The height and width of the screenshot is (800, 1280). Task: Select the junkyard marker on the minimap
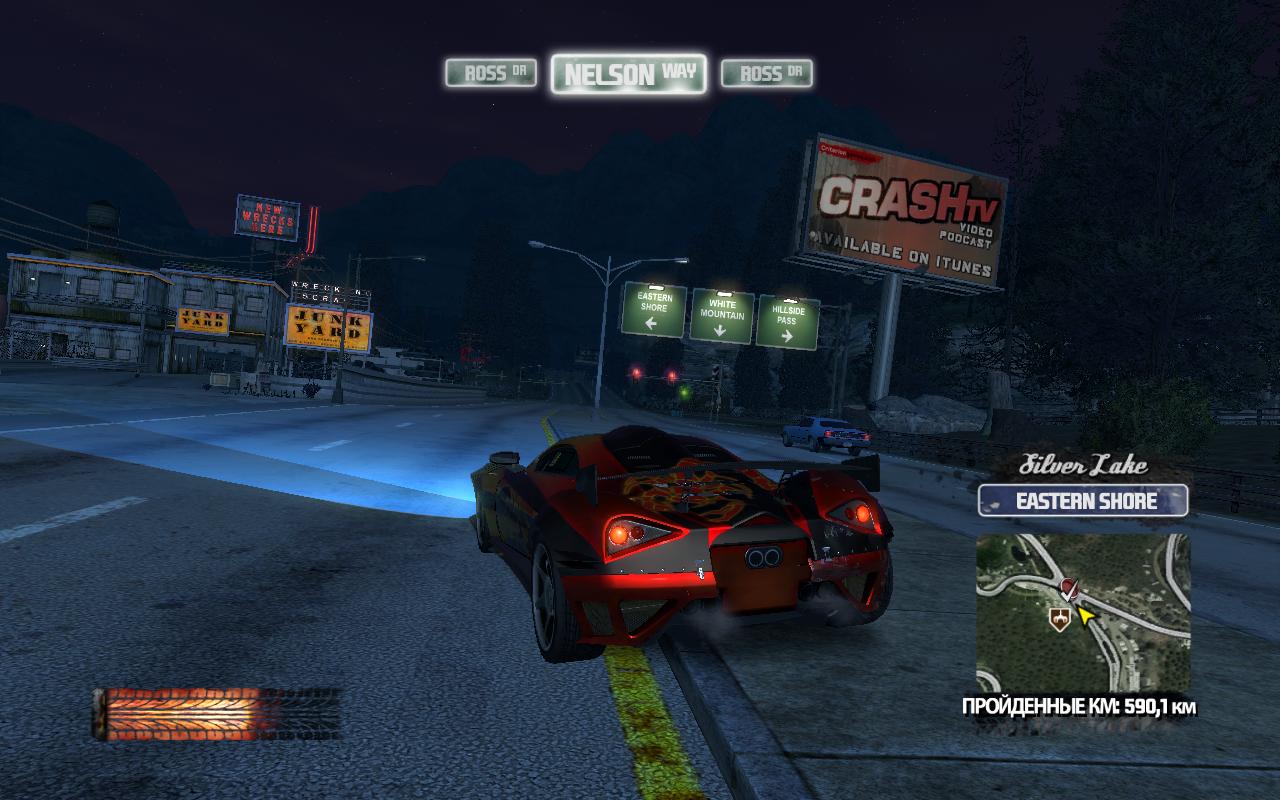[x=1058, y=620]
